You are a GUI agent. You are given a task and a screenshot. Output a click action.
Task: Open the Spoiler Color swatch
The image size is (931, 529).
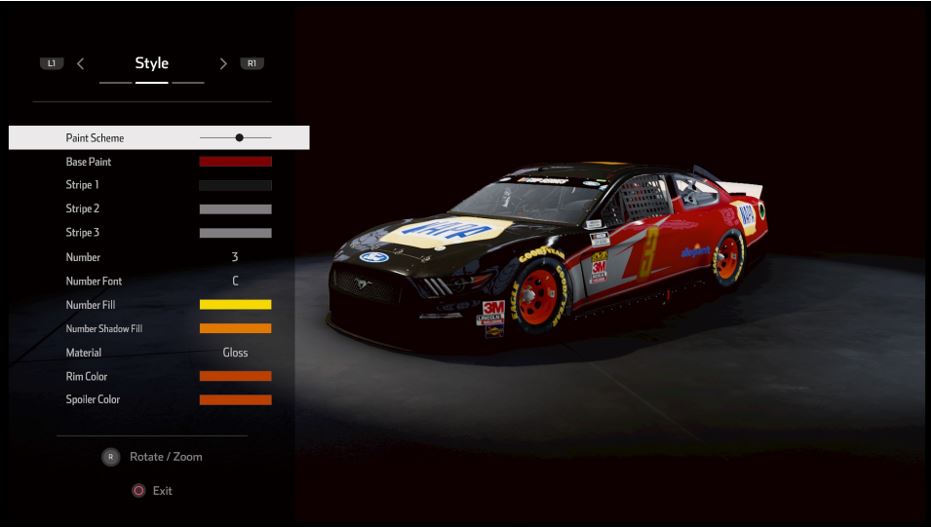coord(235,400)
